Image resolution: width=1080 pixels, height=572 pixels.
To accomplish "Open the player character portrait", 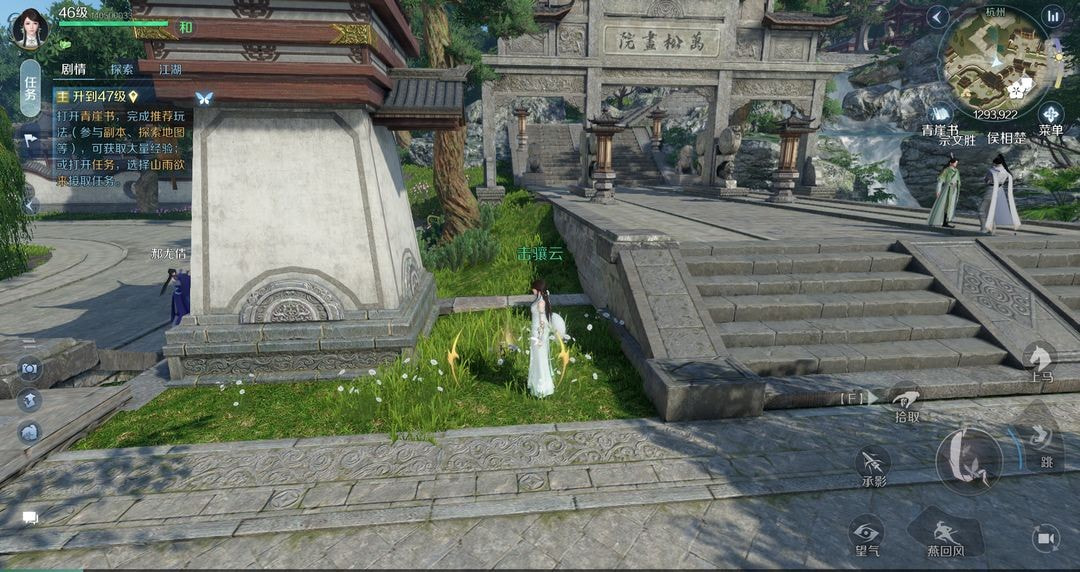I will click(x=29, y=28).
